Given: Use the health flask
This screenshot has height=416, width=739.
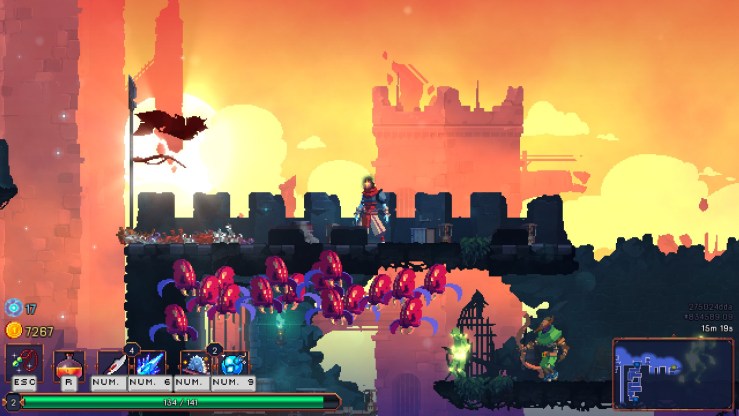Looking at the screenshot, I should [67, 362].
